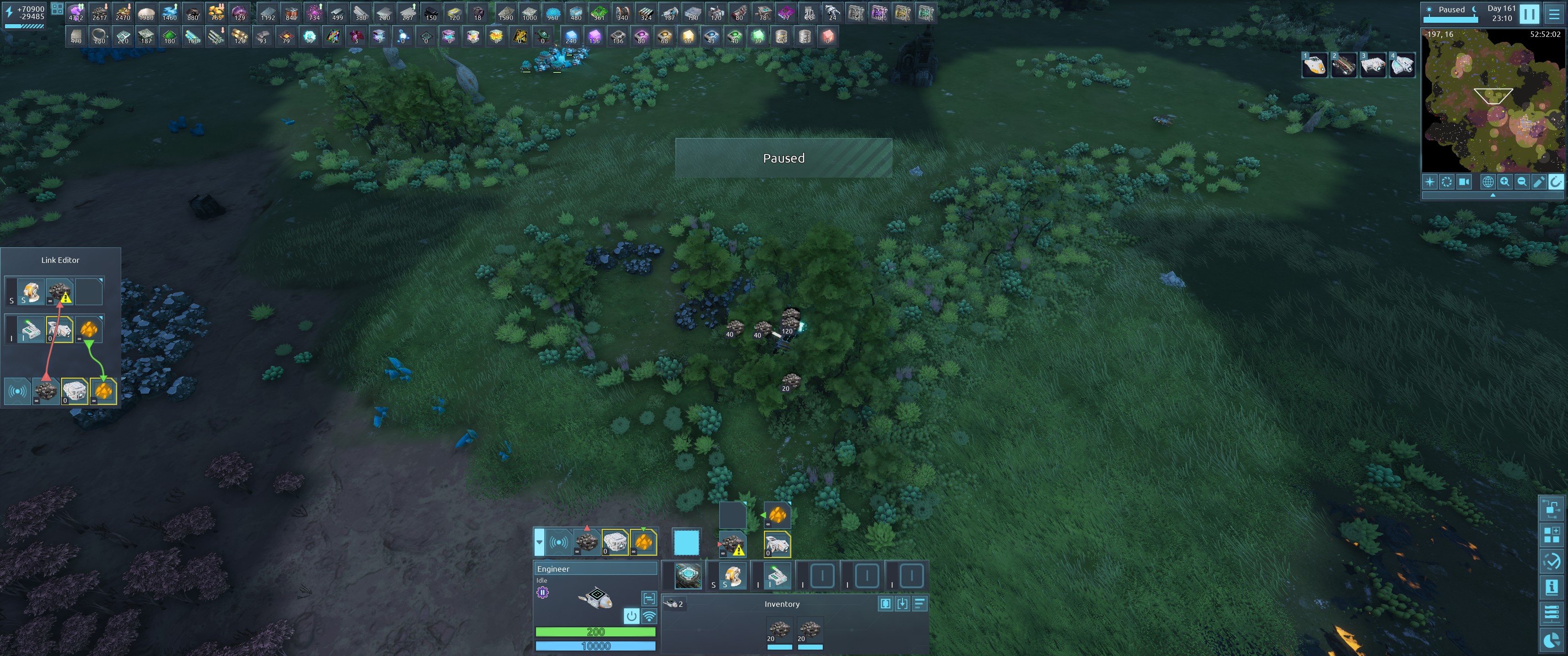Sort the Inventory with the lines button
The image size is (1568, 656).
click(919, 604)
